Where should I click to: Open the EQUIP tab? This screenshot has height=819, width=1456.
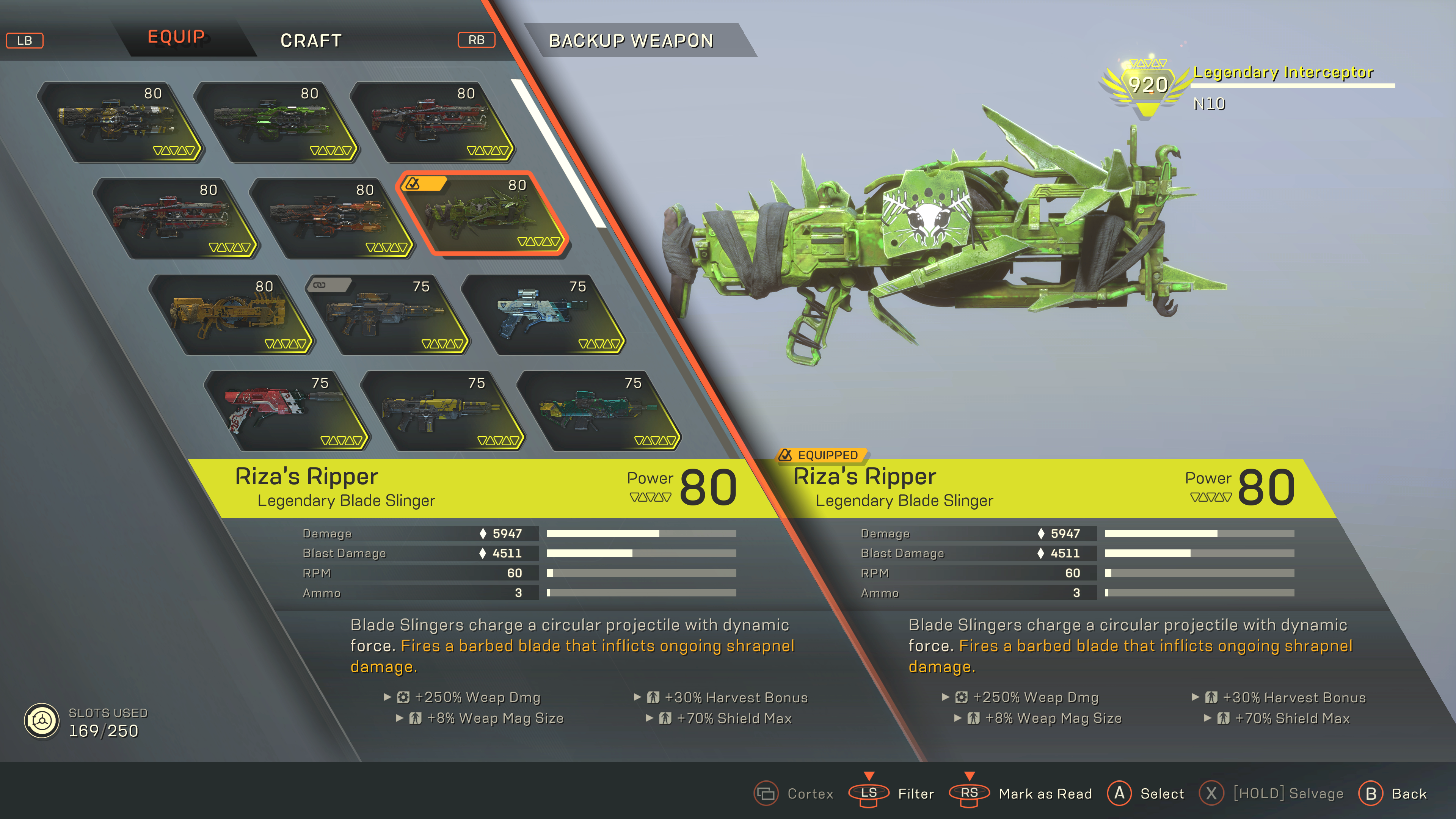pyautogui.click(x=176, y=37)
